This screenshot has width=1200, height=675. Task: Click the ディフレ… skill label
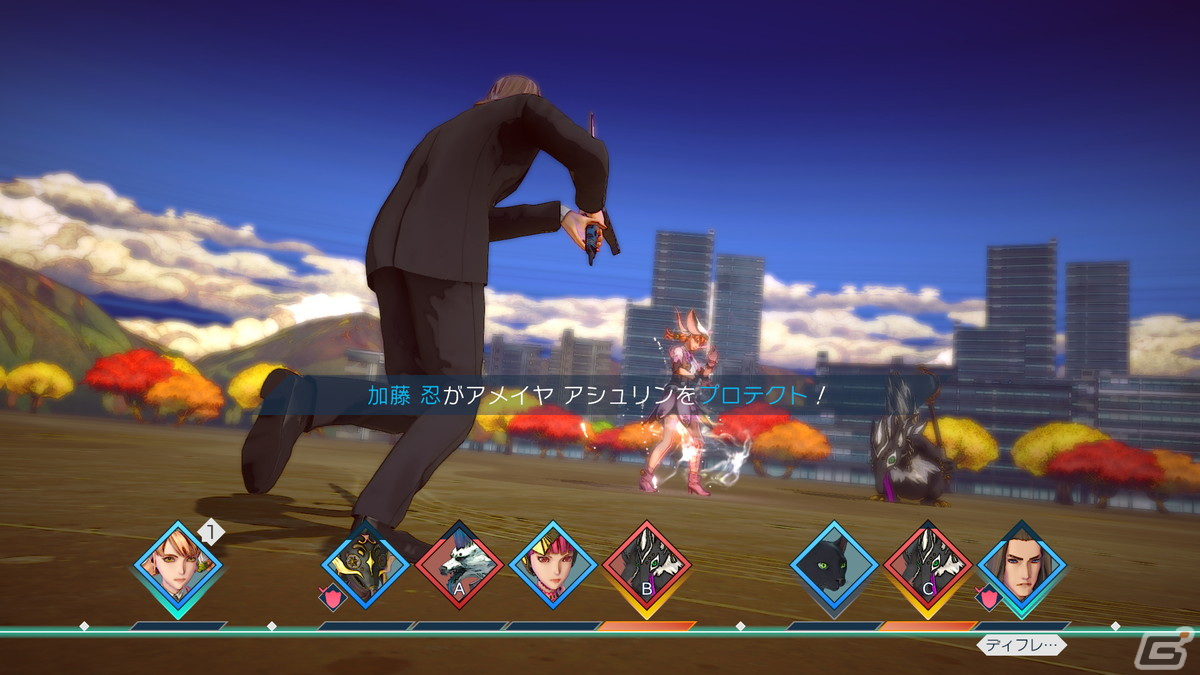[x=1021, y=645]
